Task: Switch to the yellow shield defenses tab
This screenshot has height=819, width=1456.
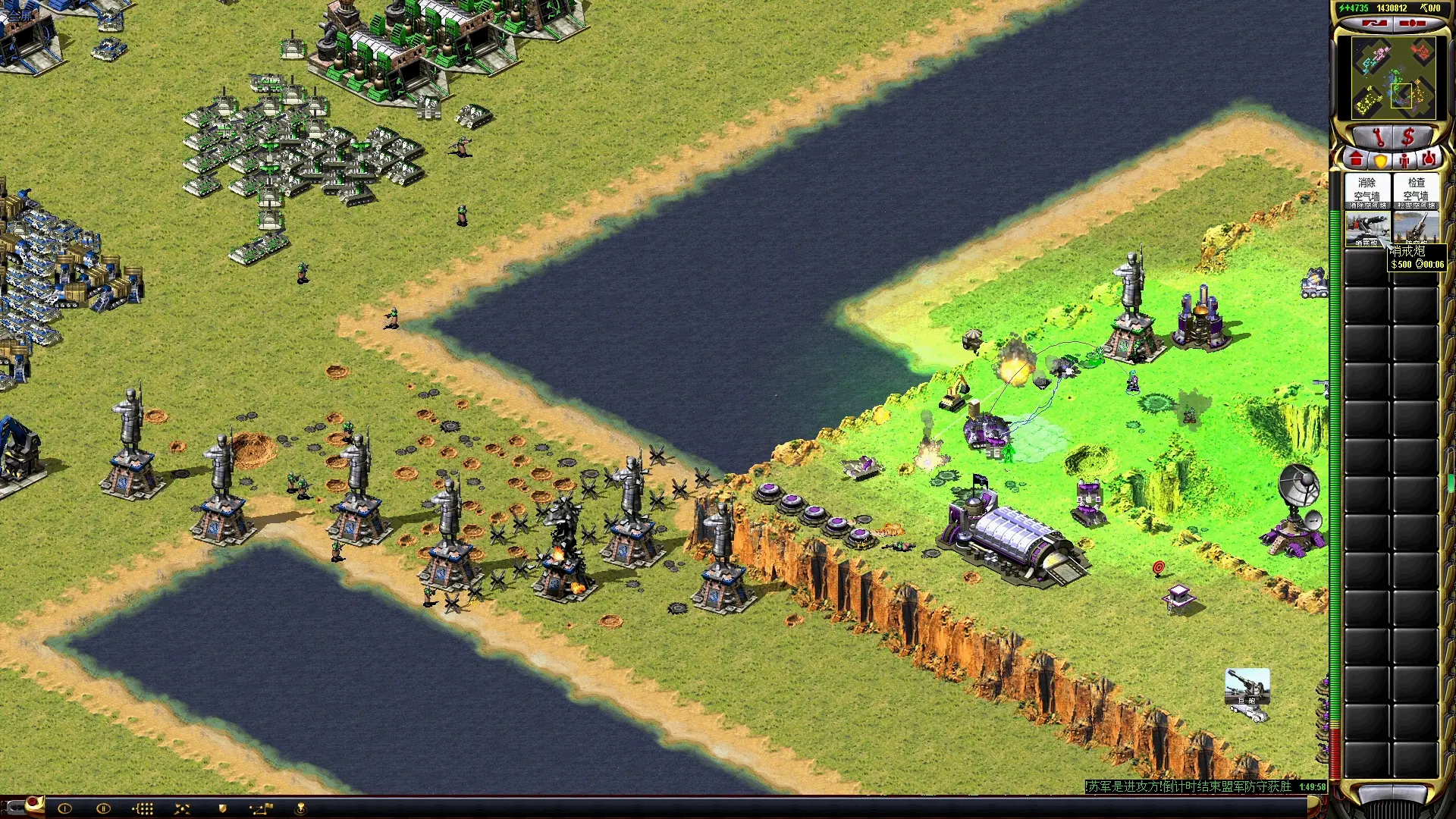Action: 1380,160
